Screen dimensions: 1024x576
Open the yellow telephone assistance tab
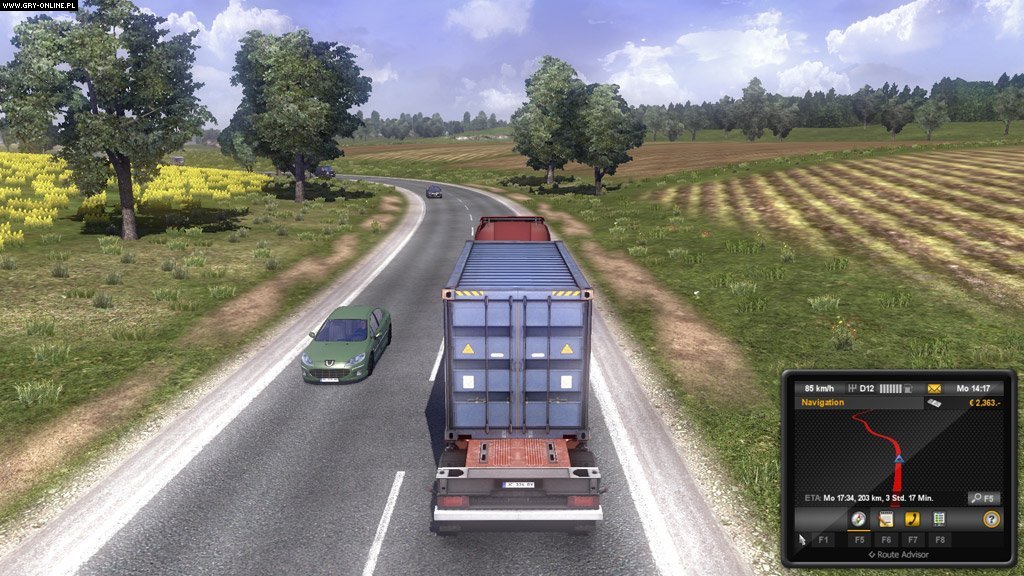tap(911, 519)
